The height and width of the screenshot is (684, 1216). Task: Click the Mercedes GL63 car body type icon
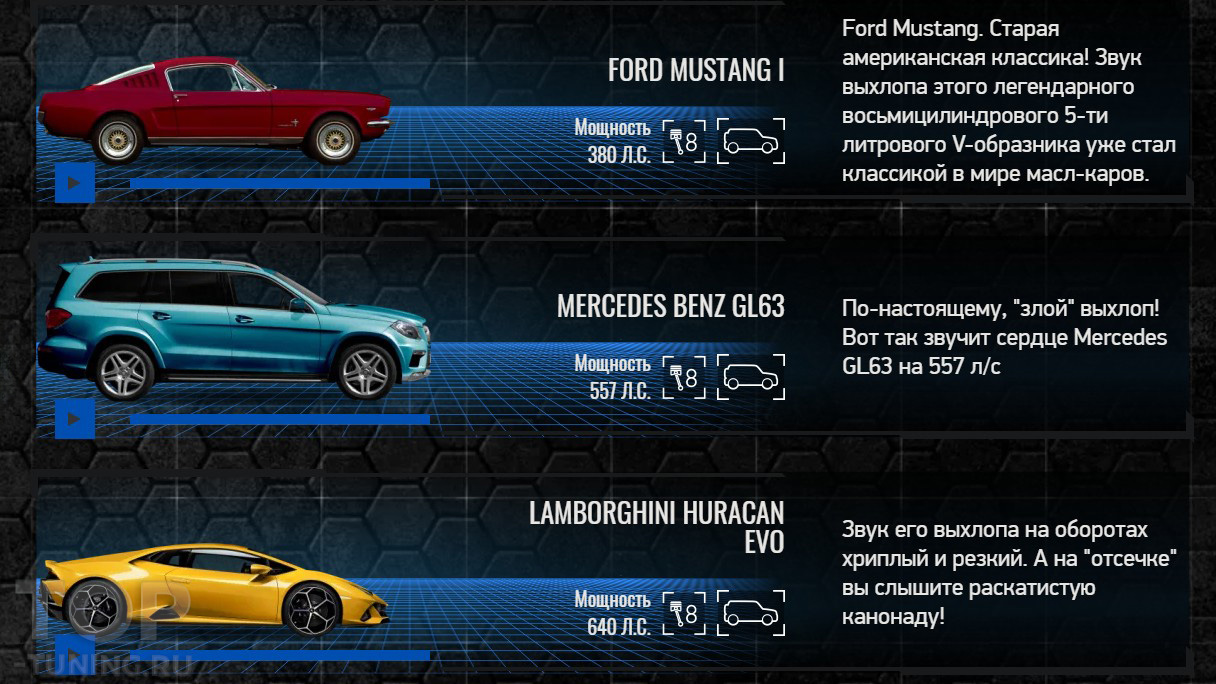[x=752, y=377]
